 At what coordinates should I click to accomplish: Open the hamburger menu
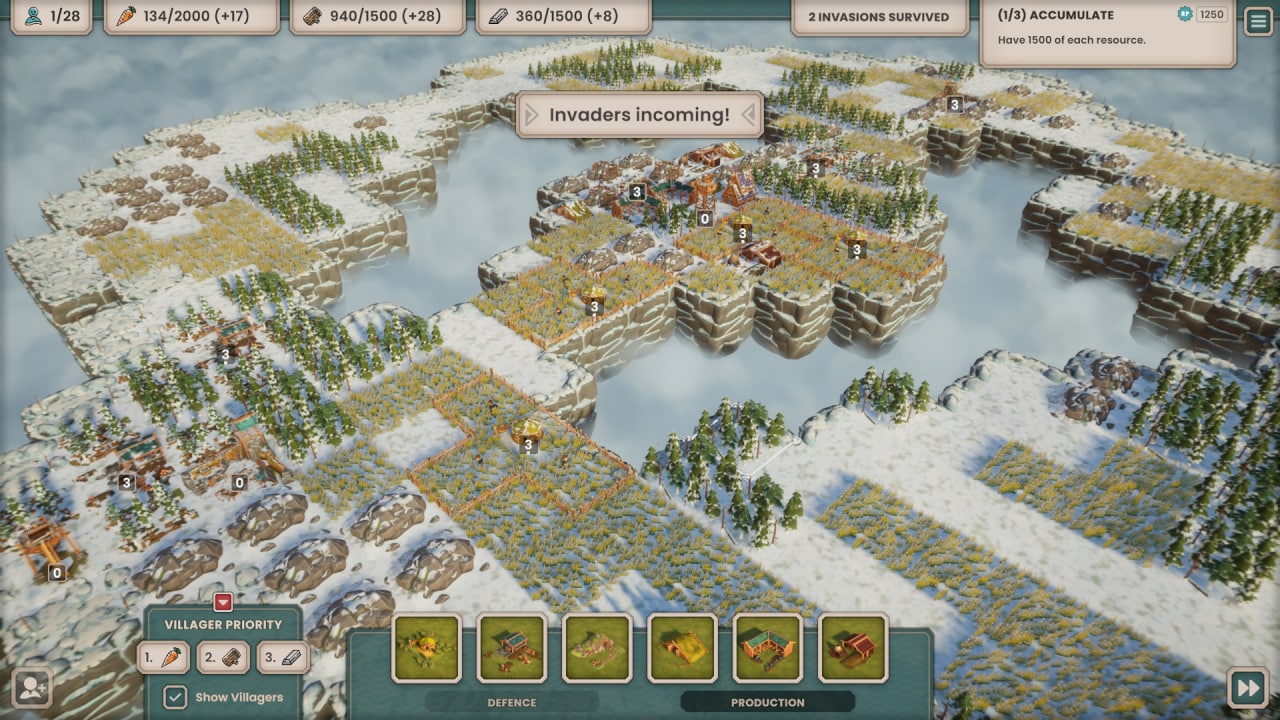click(1258, 22)
